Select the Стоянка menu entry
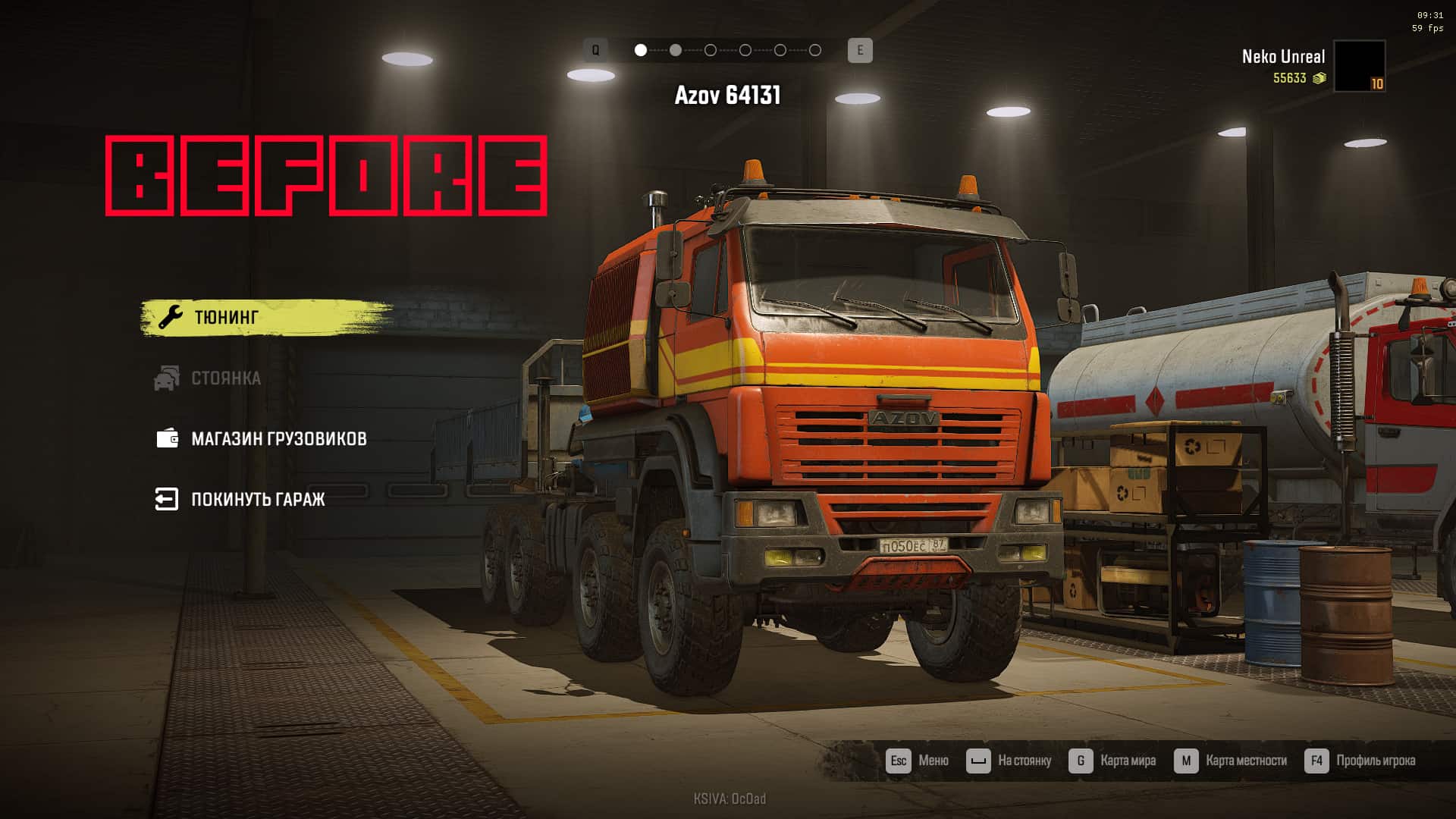The image size is (1456, 819). 225,378
